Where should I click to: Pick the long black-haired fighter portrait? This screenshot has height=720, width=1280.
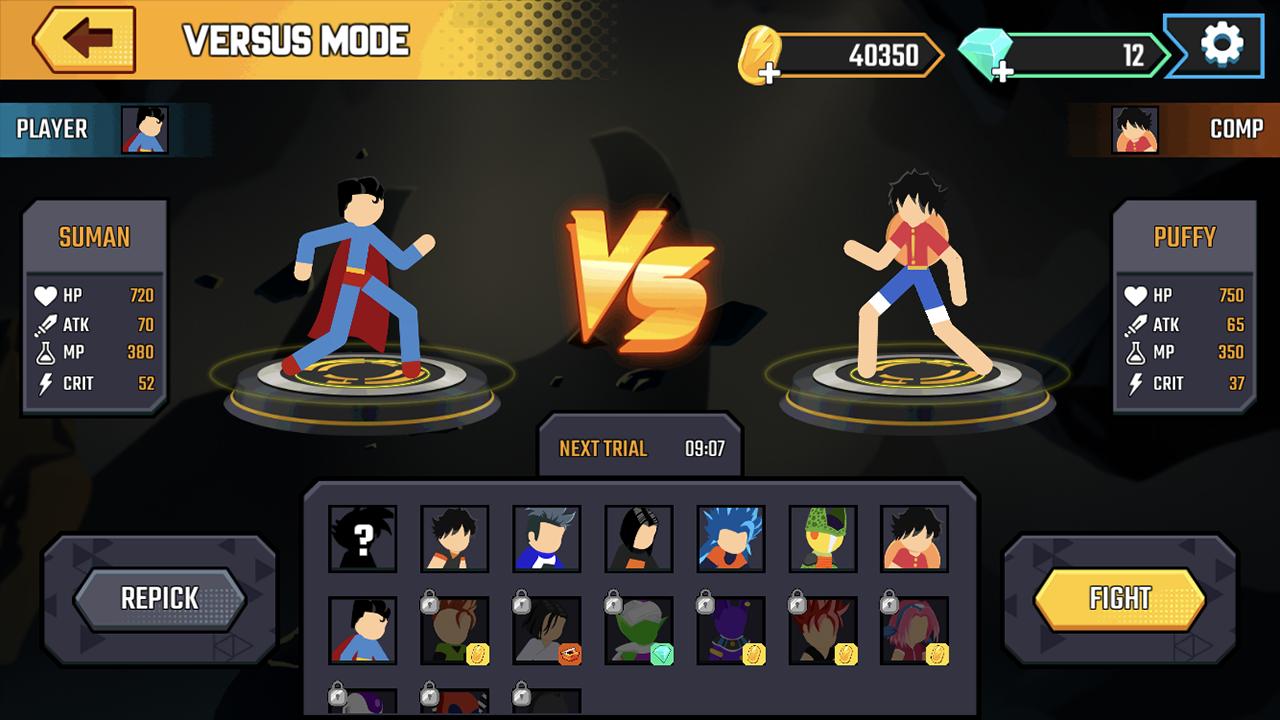(x=639, y=538)
